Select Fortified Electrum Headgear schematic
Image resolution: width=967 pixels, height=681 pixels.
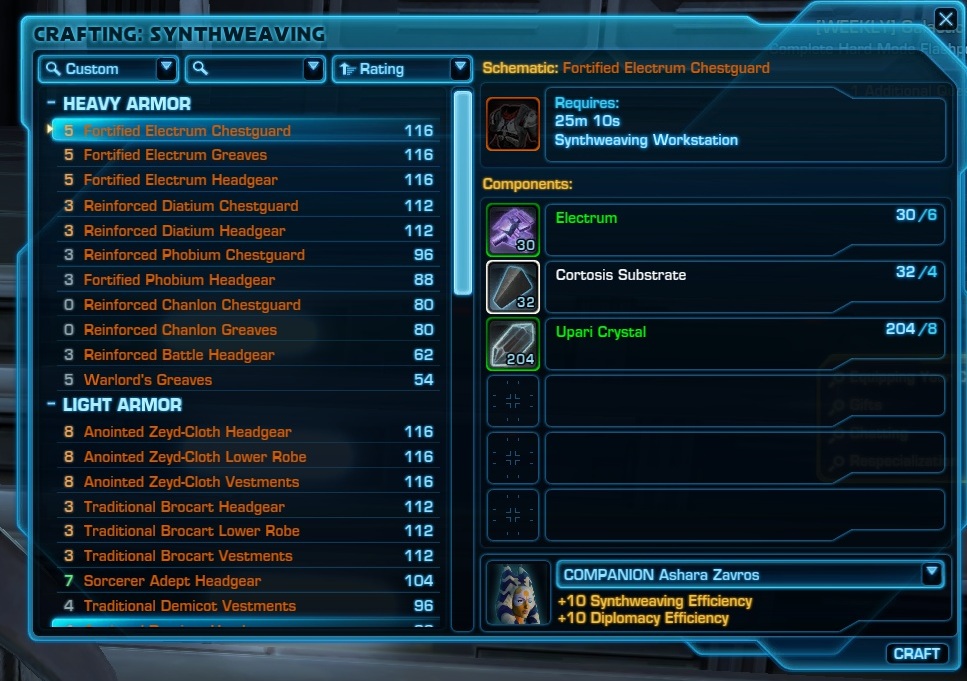click(180, 180)
